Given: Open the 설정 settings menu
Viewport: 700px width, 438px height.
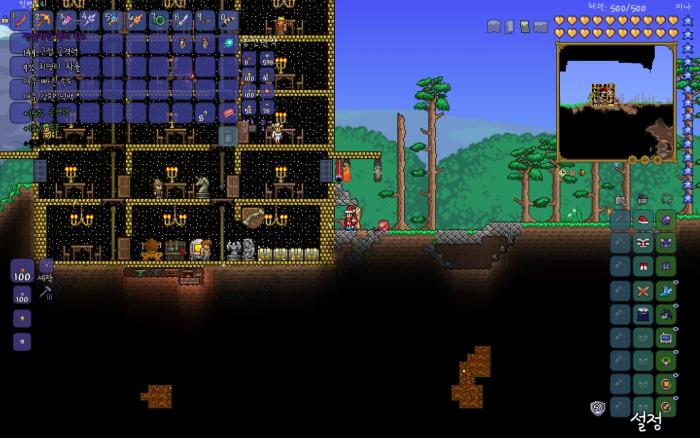Looking at the screenshot, I should pos(646,420).
